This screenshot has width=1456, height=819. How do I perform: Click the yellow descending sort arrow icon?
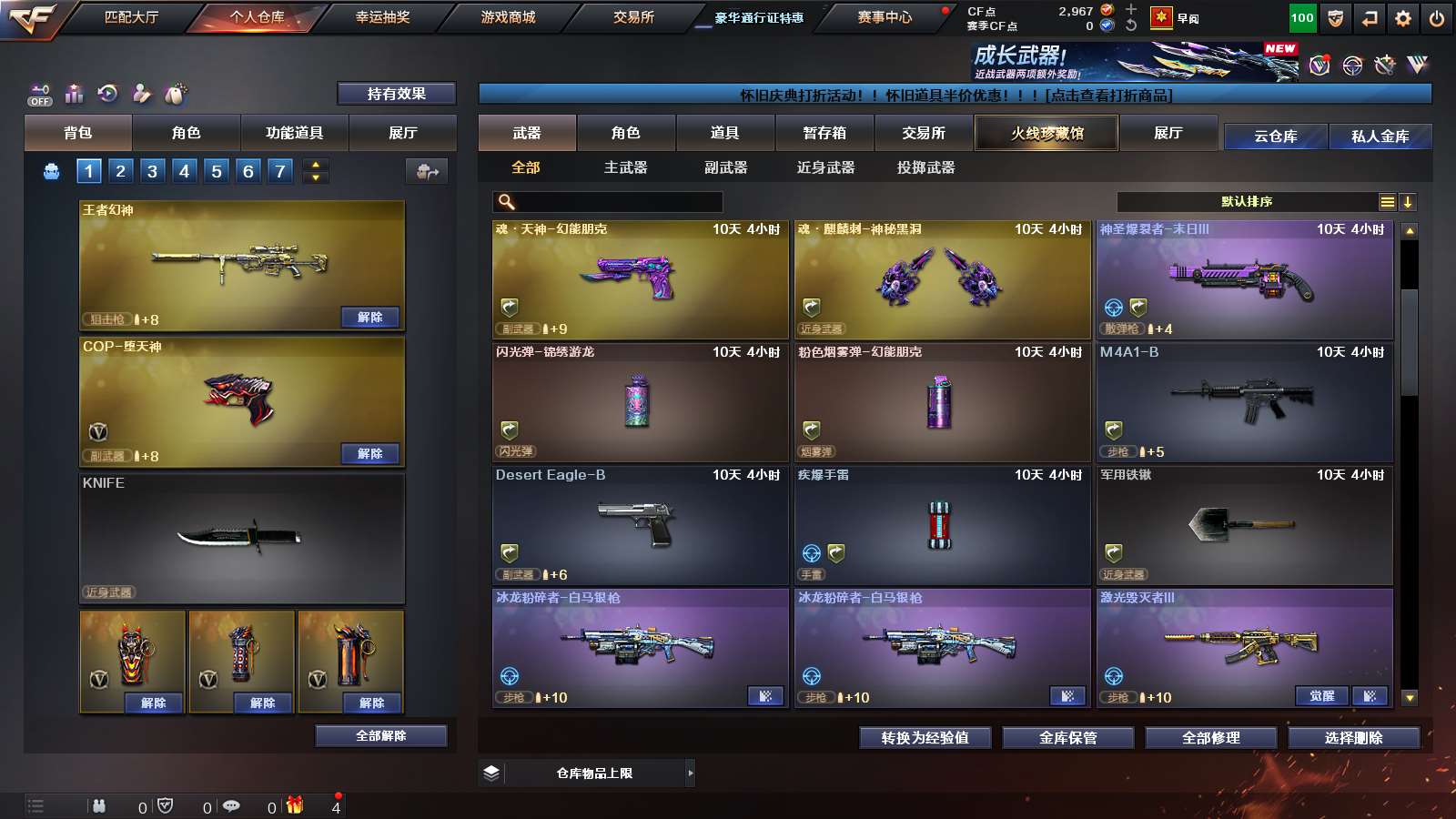(x=1409, y=201)
